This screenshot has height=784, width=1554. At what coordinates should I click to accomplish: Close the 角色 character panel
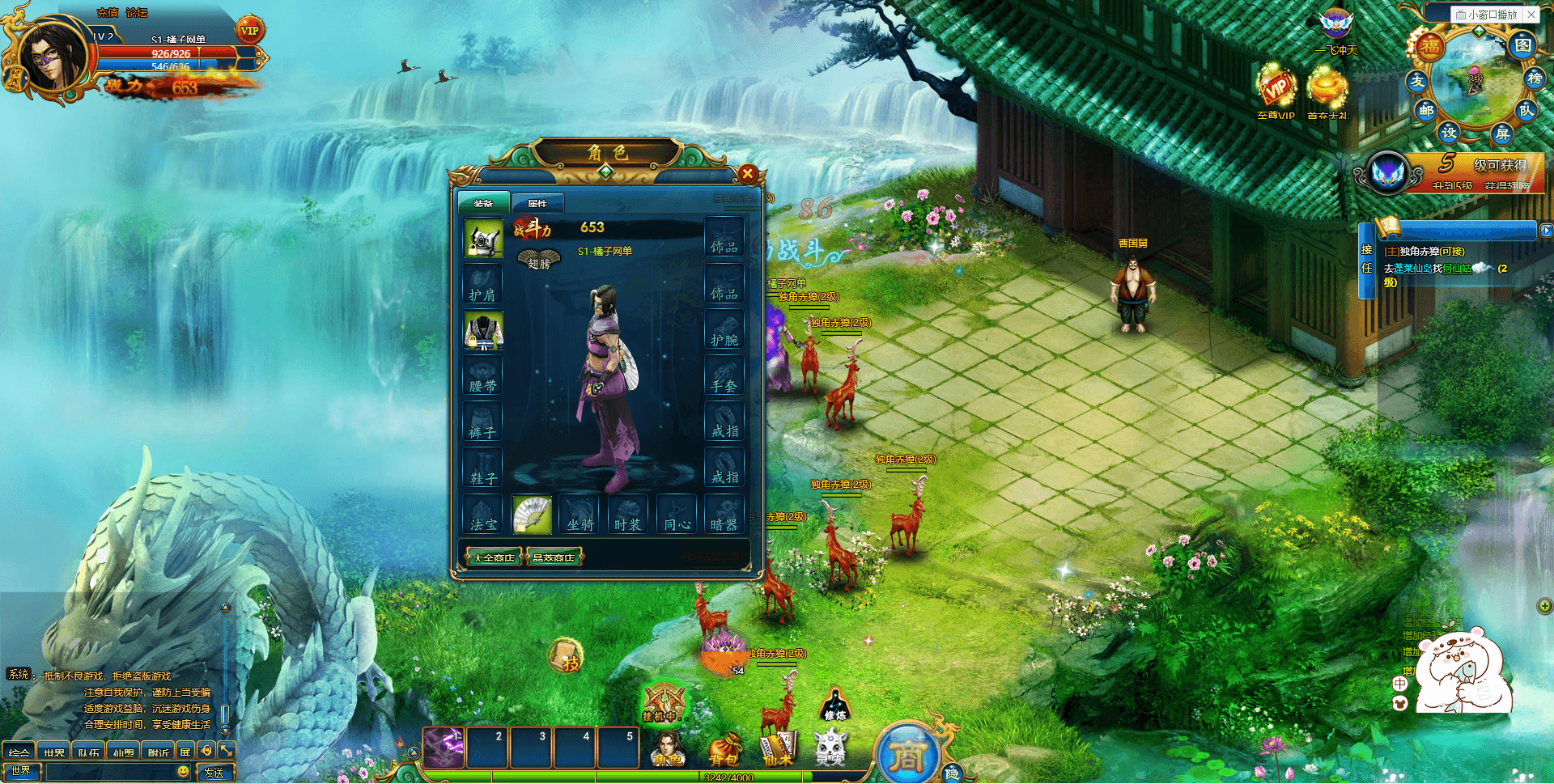748,173
